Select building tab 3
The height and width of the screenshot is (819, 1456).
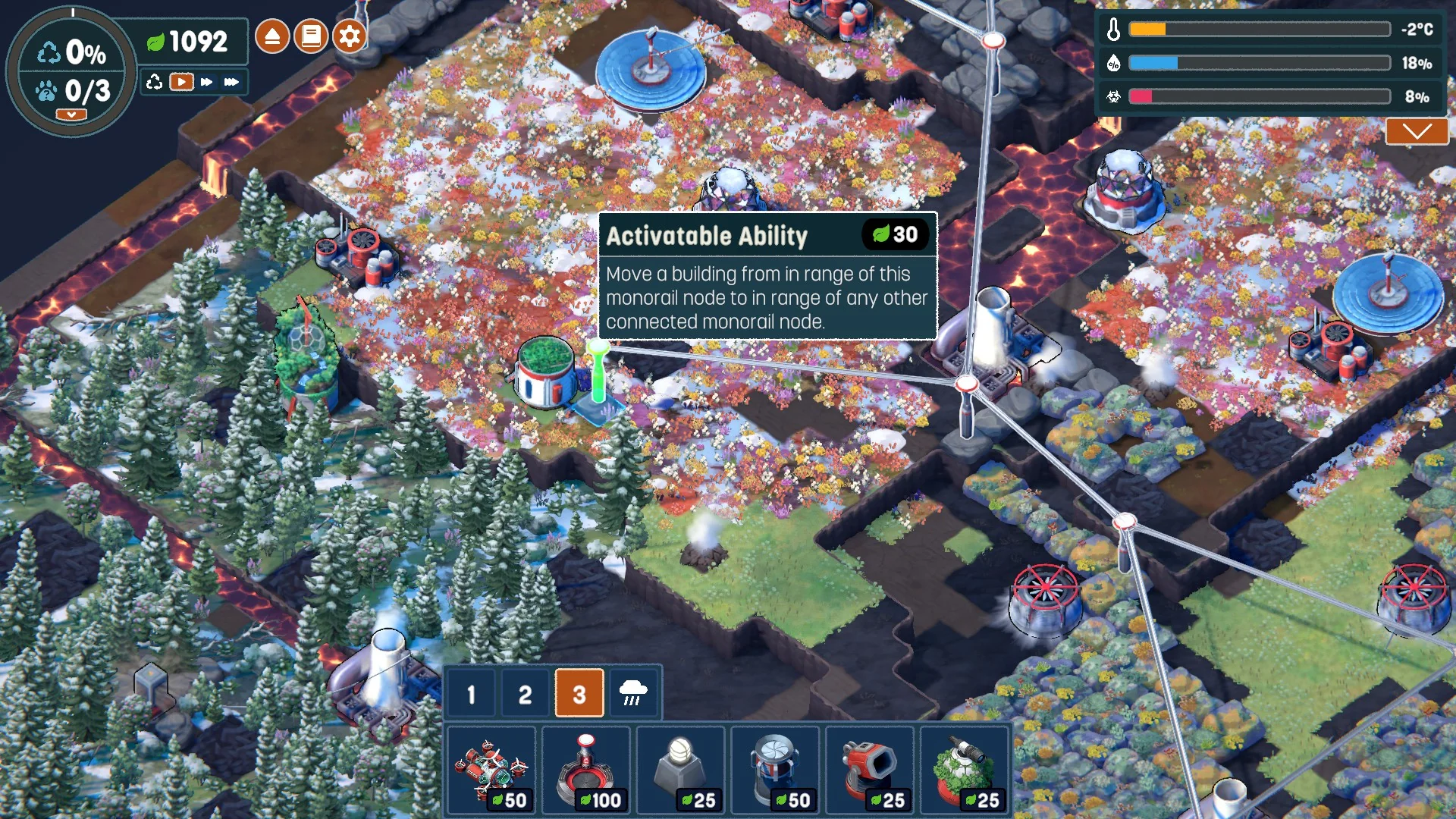(579, 693)
